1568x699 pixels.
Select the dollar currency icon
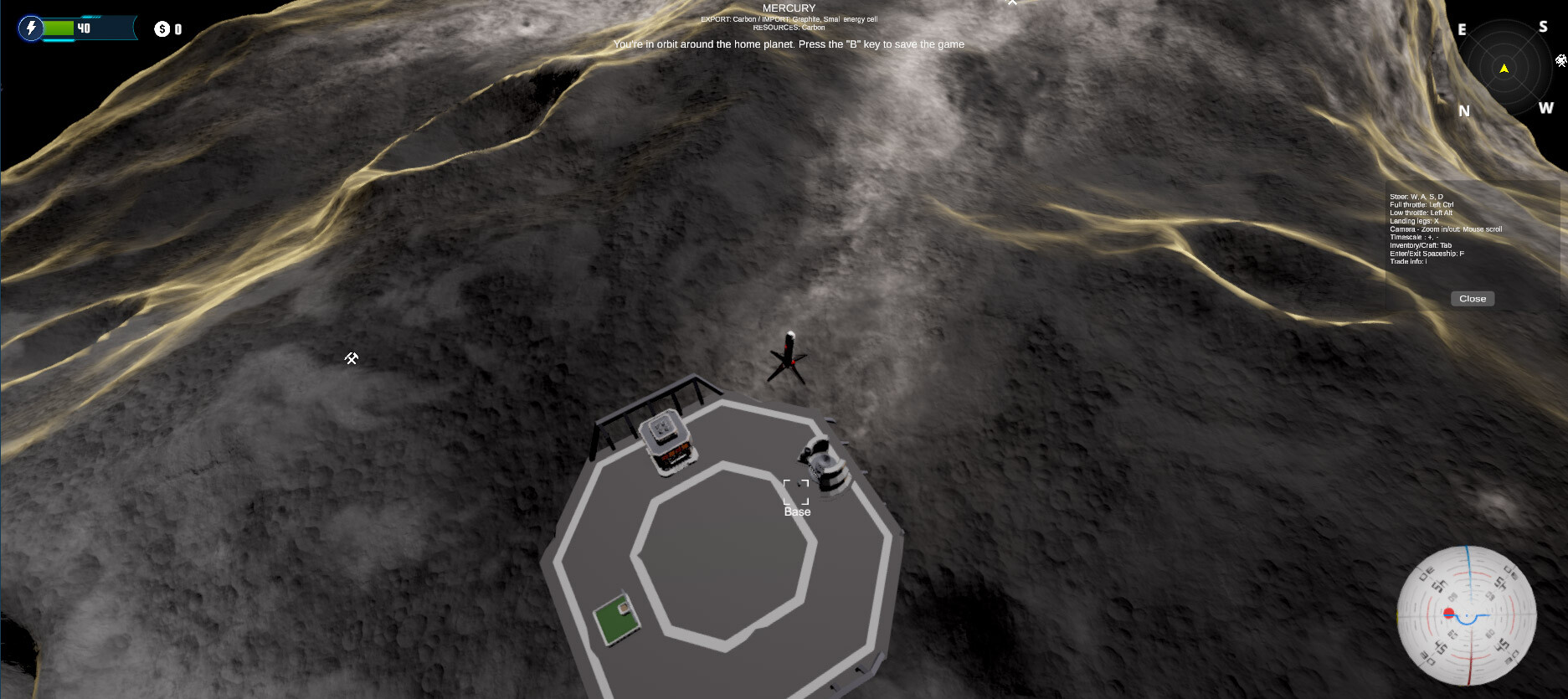(162, 28)
